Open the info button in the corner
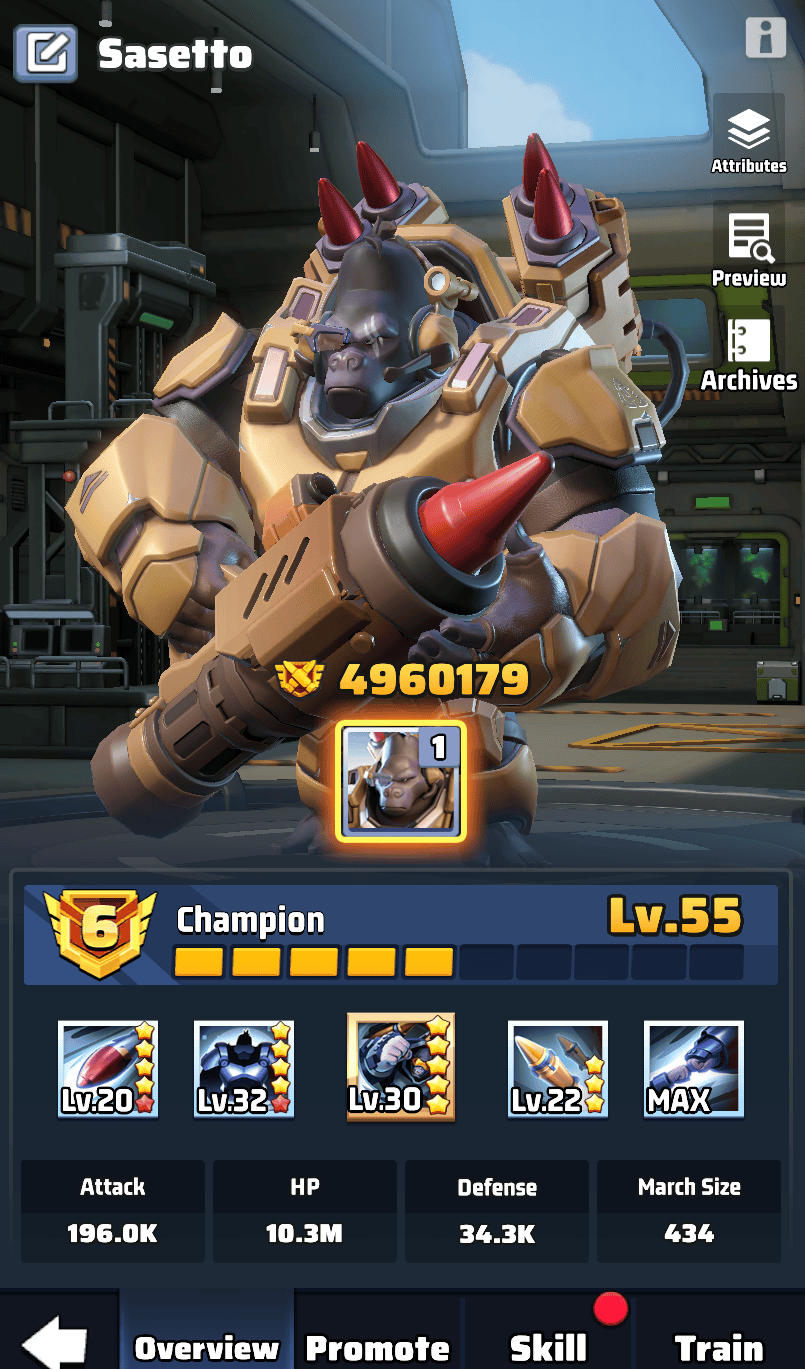The width and height of the screenshot is (805, 1369). (x=765, y=37)
